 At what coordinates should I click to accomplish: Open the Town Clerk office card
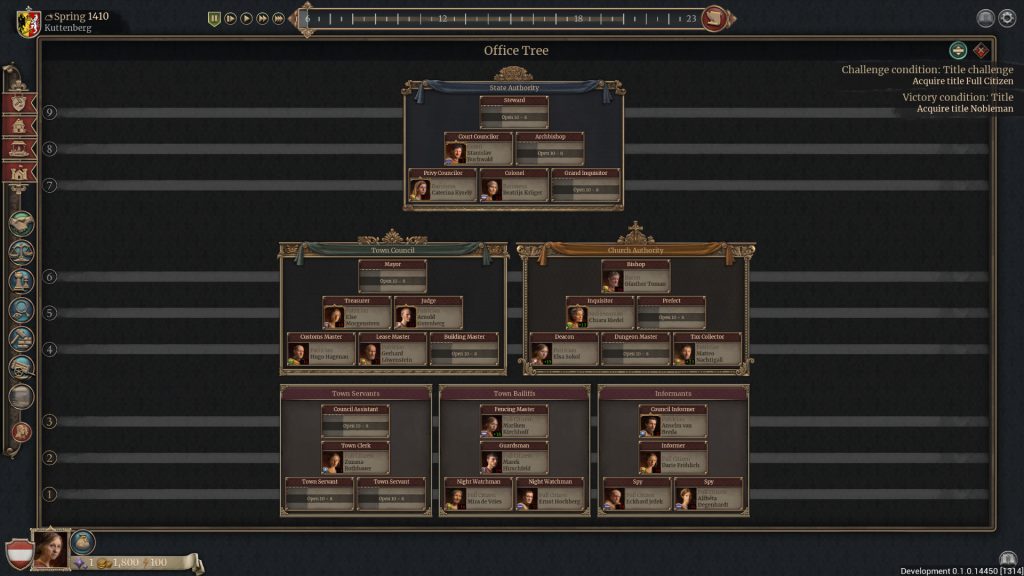coord(355,457)
